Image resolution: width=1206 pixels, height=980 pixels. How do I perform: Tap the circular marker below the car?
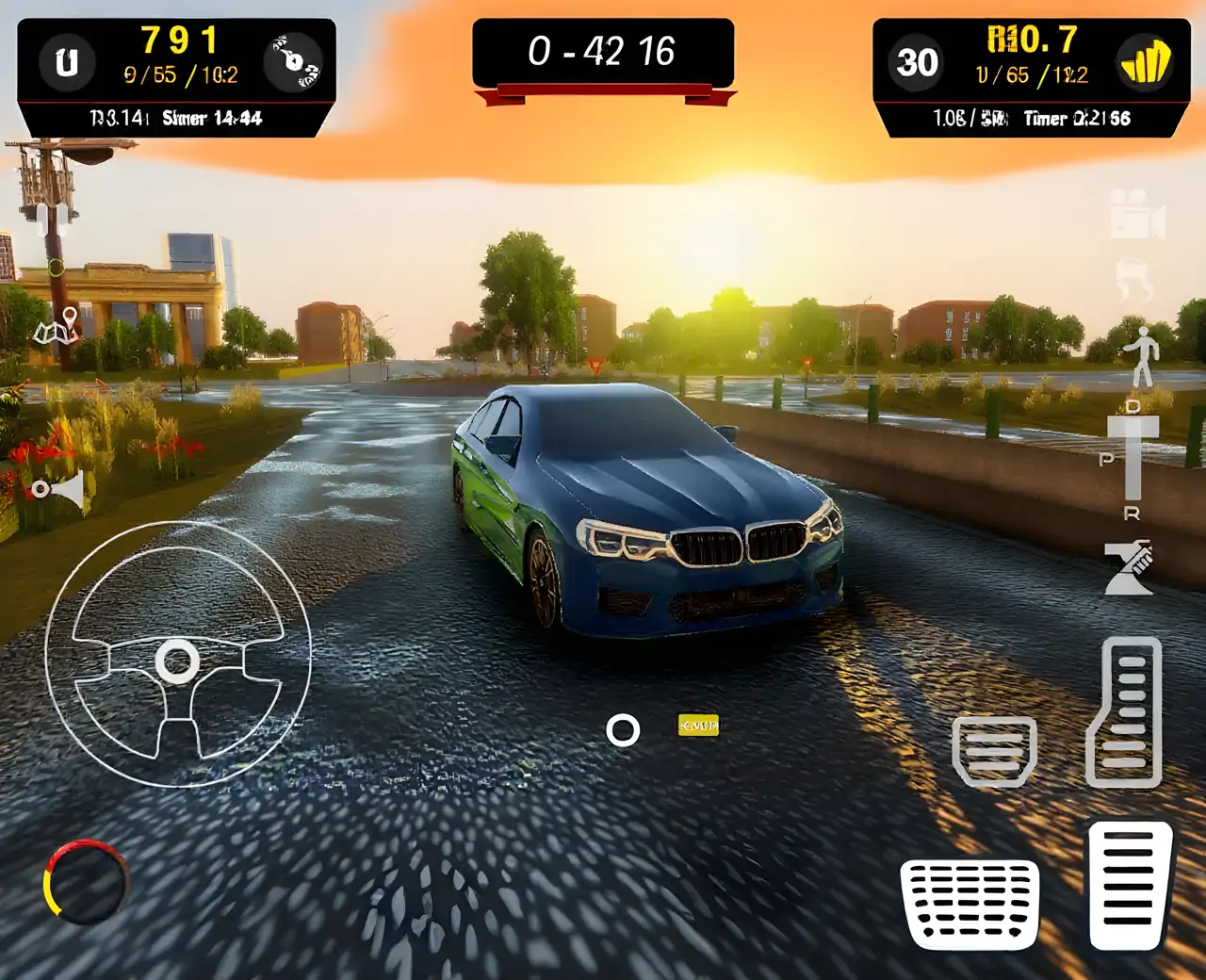click(624, 728)
